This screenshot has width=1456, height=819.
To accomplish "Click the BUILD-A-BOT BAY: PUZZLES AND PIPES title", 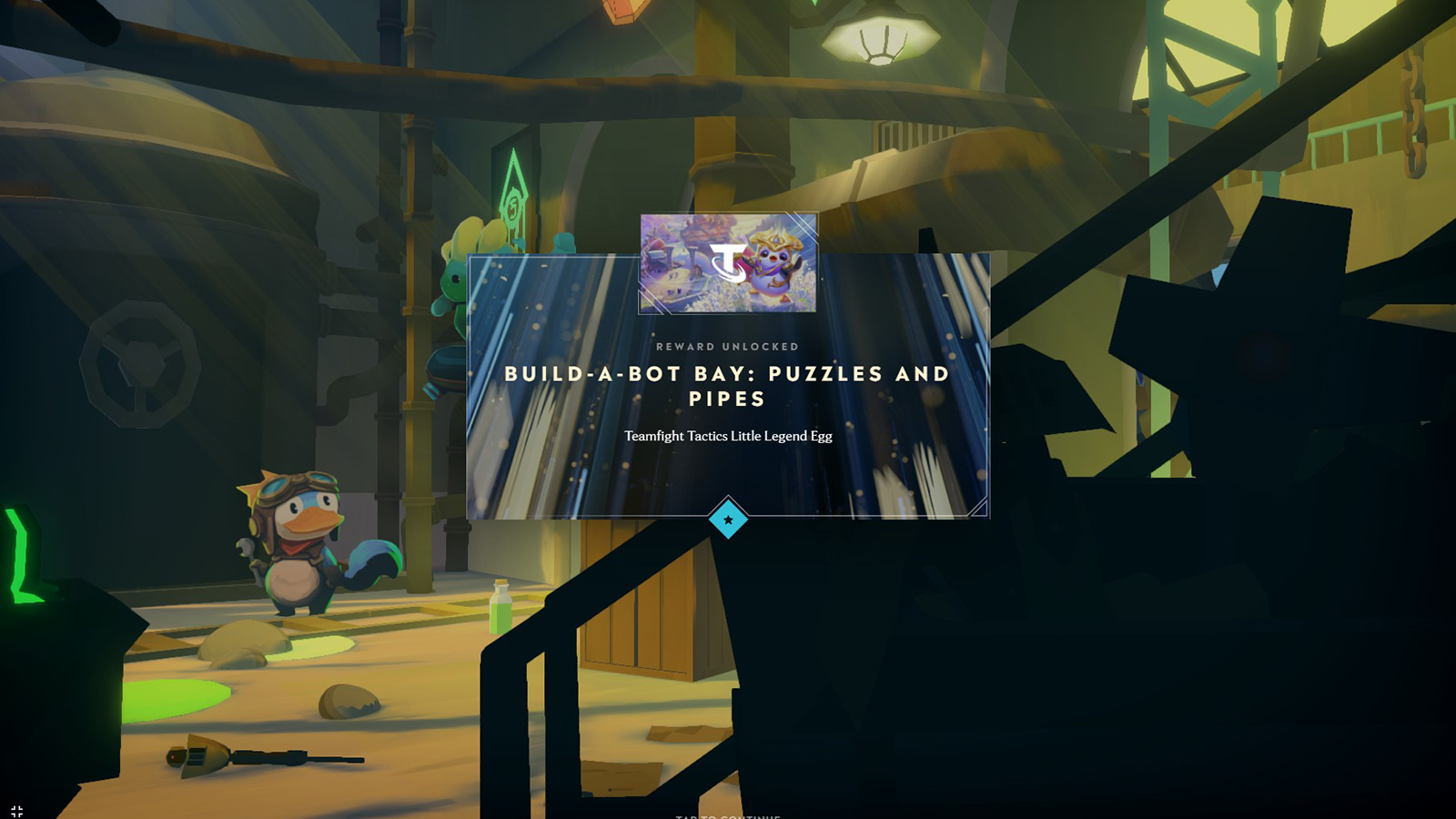I will pos(727,386).
